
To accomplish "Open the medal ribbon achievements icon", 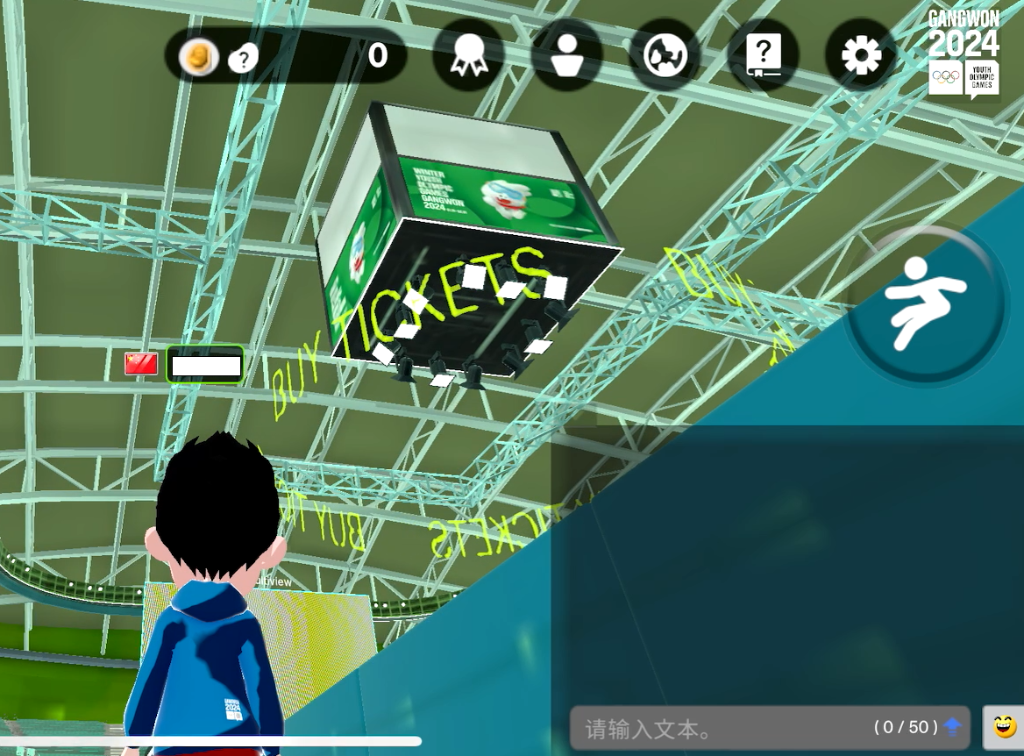I will 468,55.
